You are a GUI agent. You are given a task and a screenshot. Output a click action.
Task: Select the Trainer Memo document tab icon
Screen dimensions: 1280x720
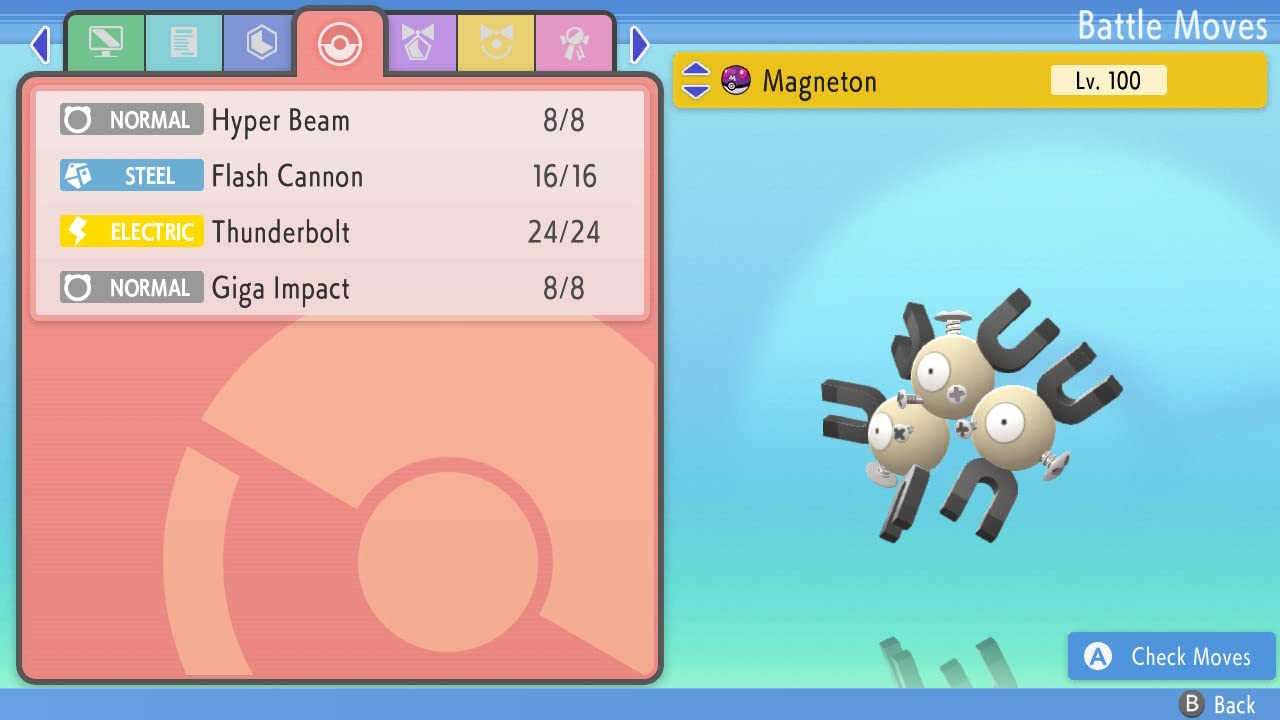click(184, 43)
